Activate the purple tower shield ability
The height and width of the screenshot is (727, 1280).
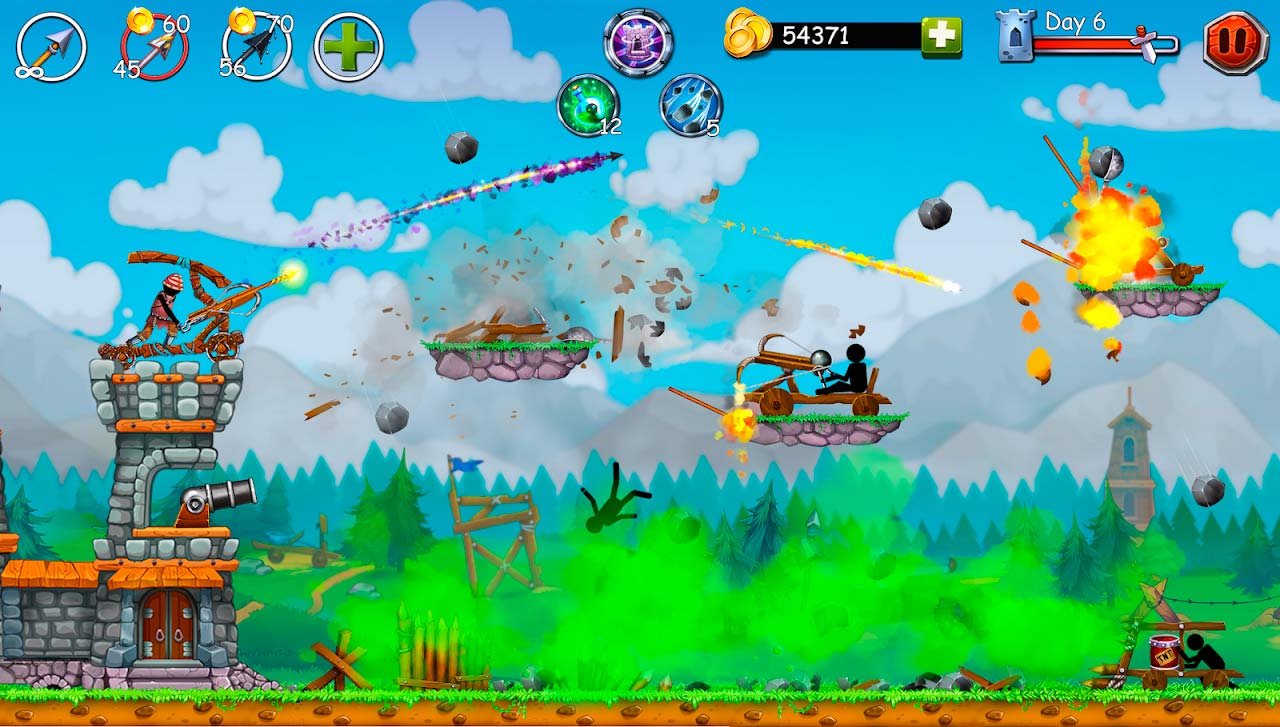pos(638,42)
